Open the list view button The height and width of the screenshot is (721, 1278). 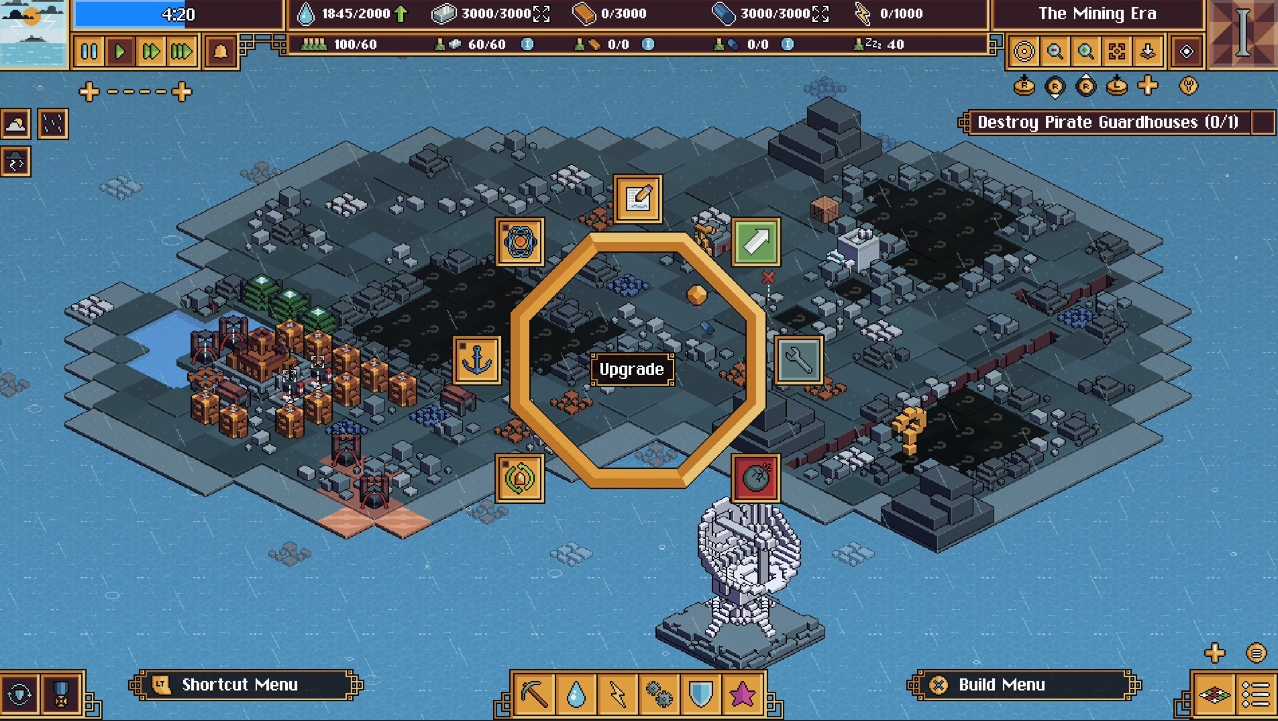(x=1256, y=694)
